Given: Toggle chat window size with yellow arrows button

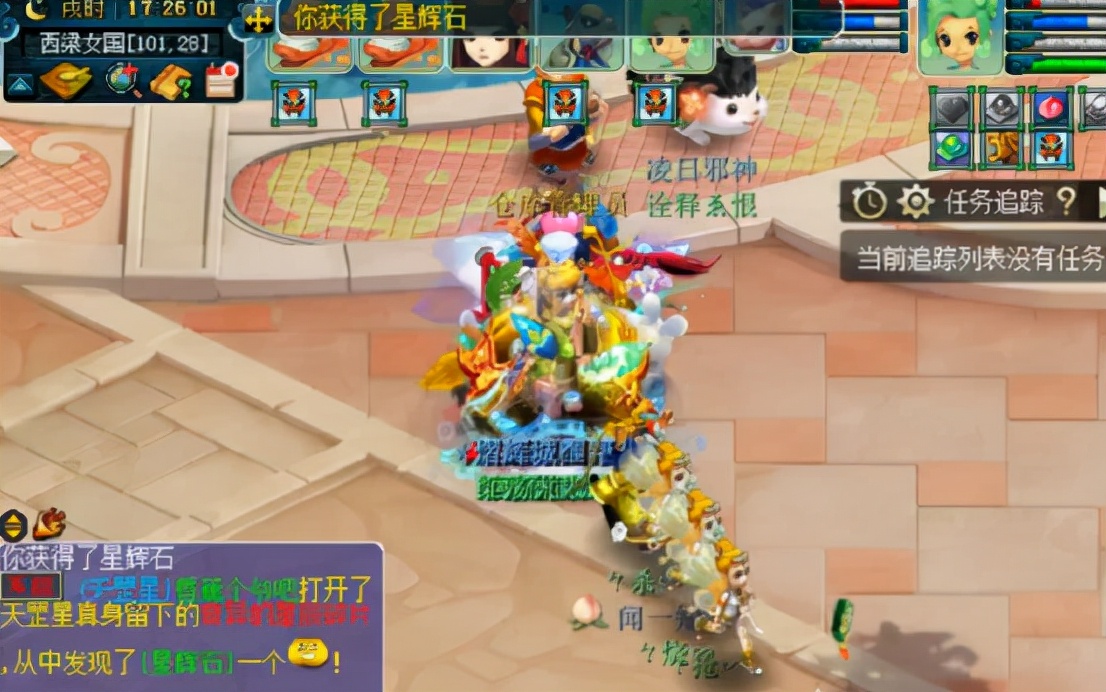Looking at the screenshot, I should tap(13, 524).
